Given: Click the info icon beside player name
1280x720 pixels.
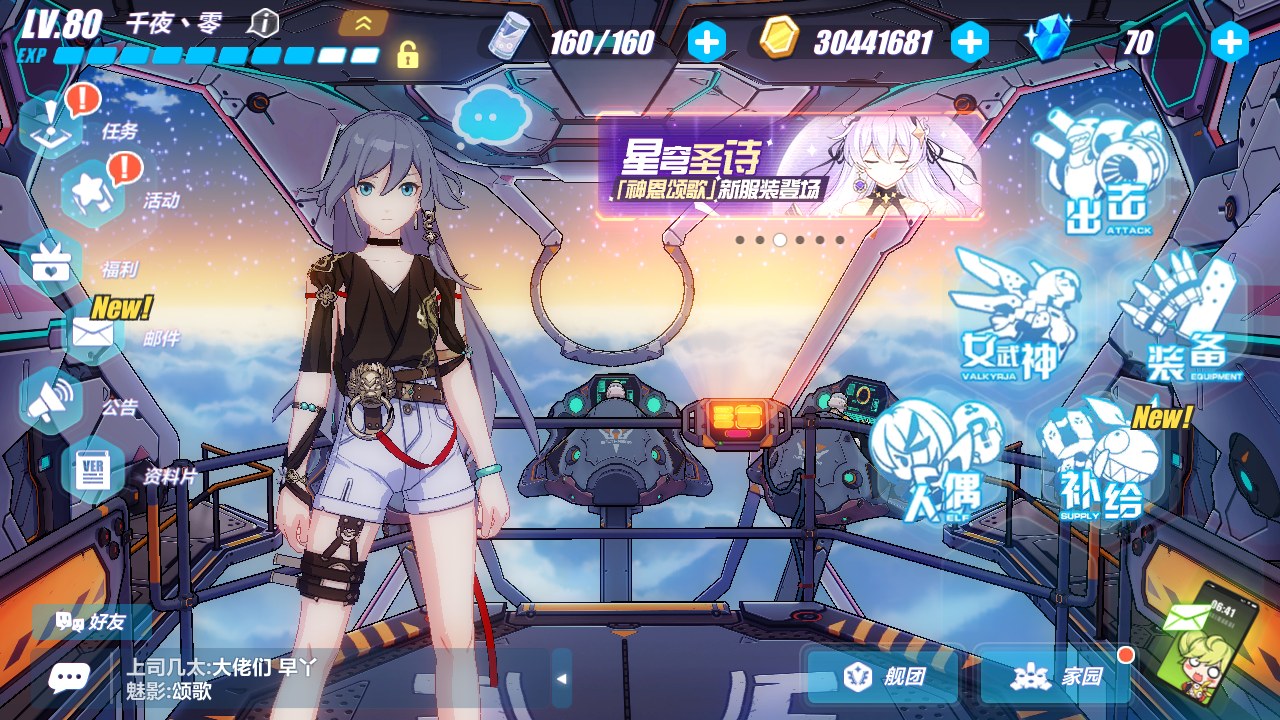Looking at the screenshot, I should [263, 22].
